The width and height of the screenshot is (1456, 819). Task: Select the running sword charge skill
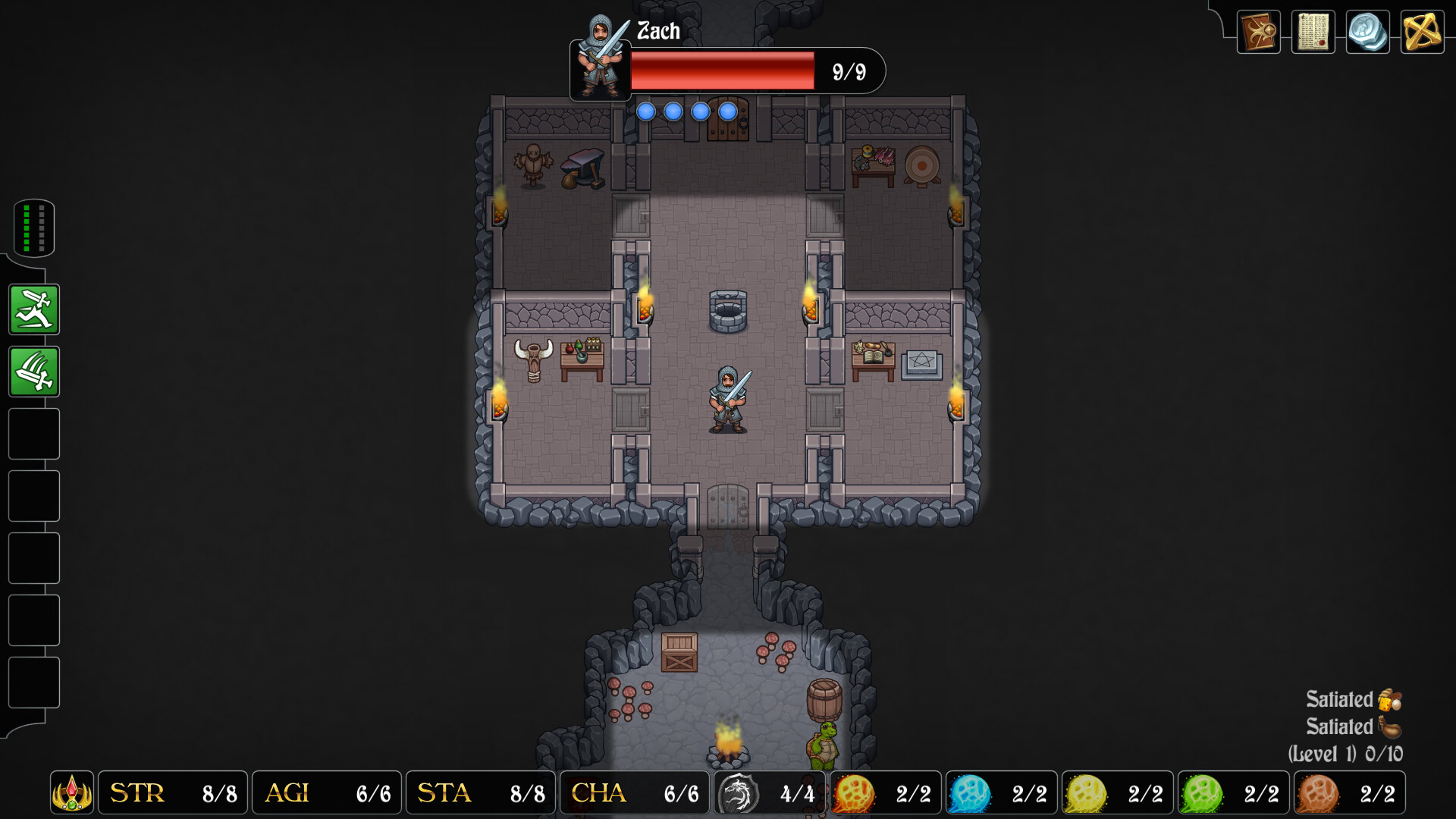tap(33, 309)
